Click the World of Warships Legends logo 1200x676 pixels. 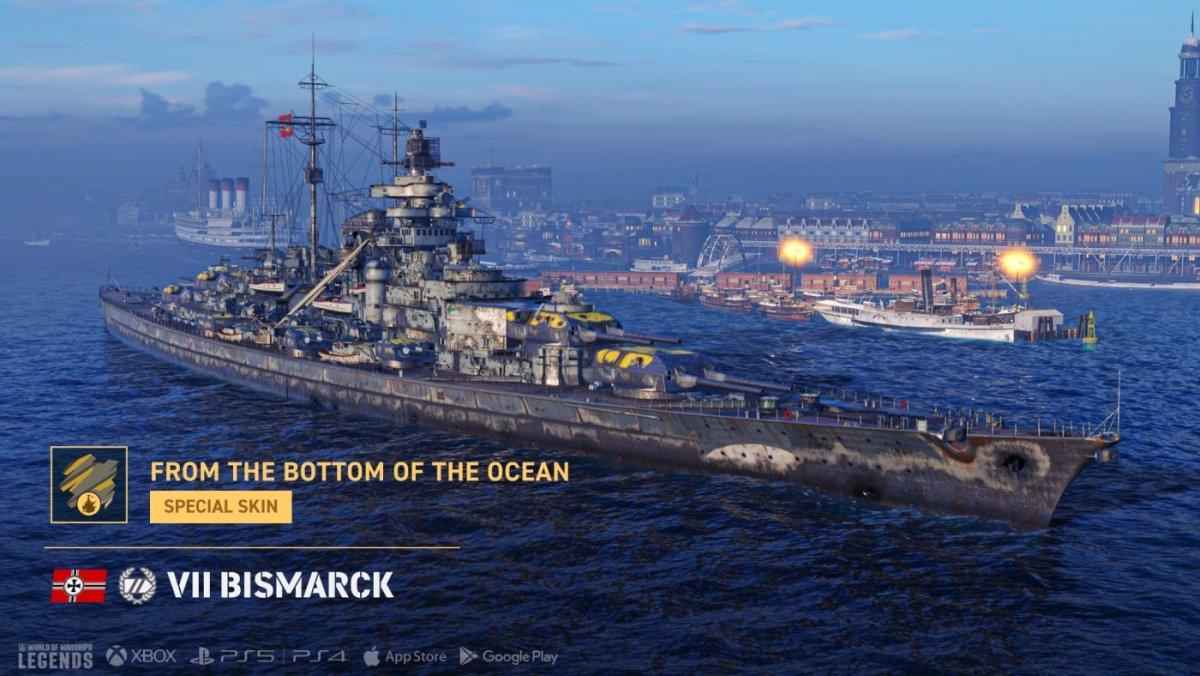[56, 656]
